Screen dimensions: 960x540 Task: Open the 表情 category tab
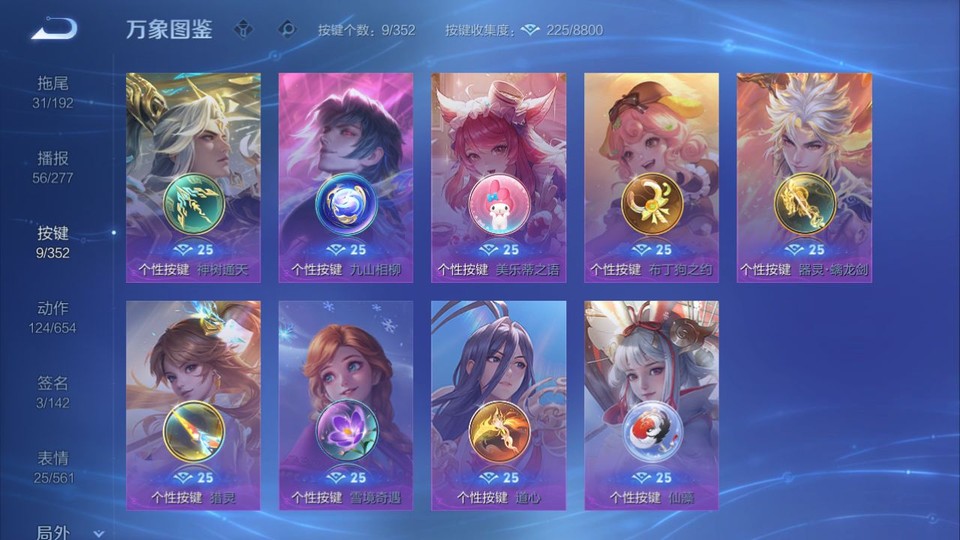tap(53, 467)
